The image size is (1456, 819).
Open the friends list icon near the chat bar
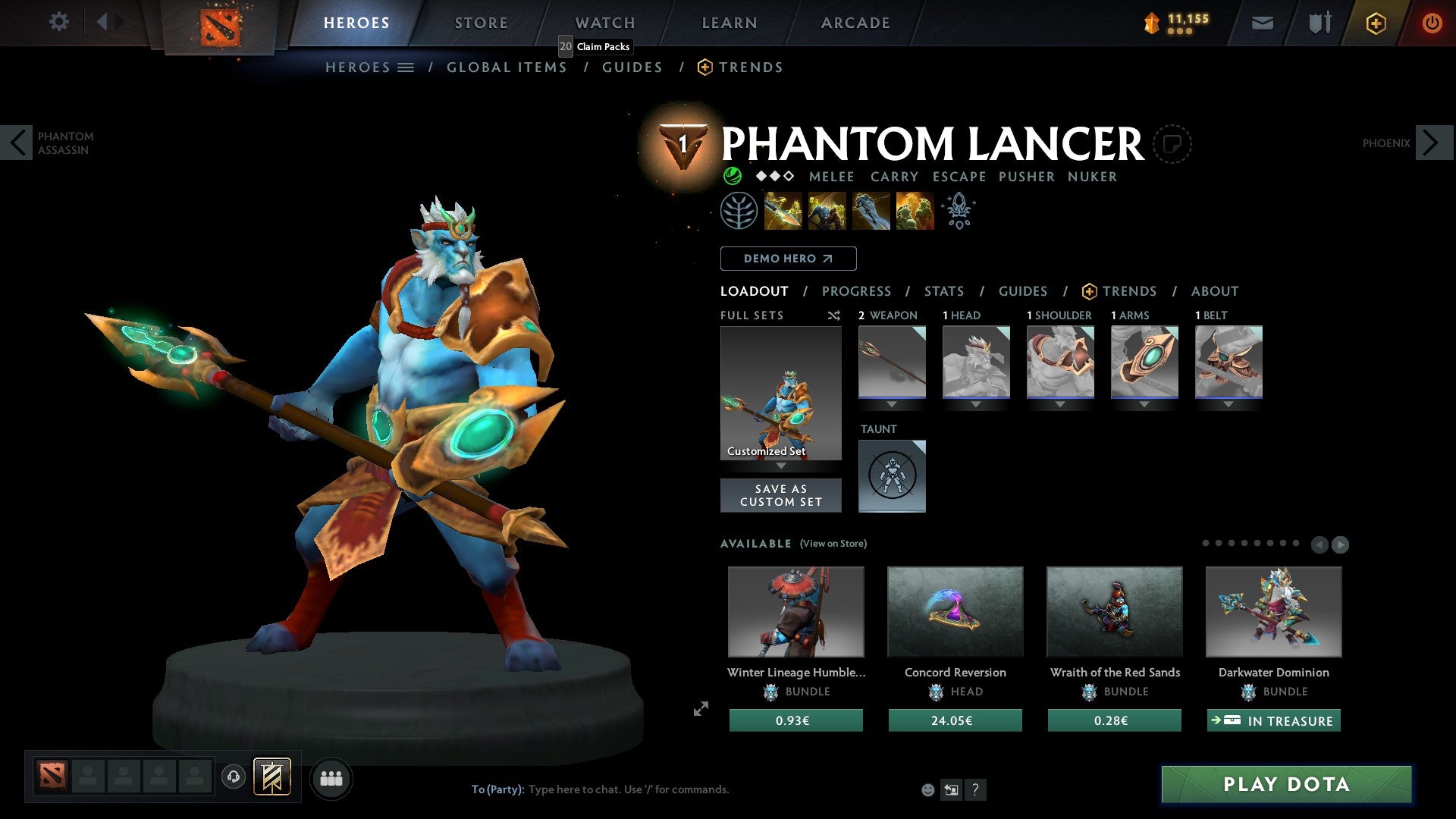click(330, 777)
